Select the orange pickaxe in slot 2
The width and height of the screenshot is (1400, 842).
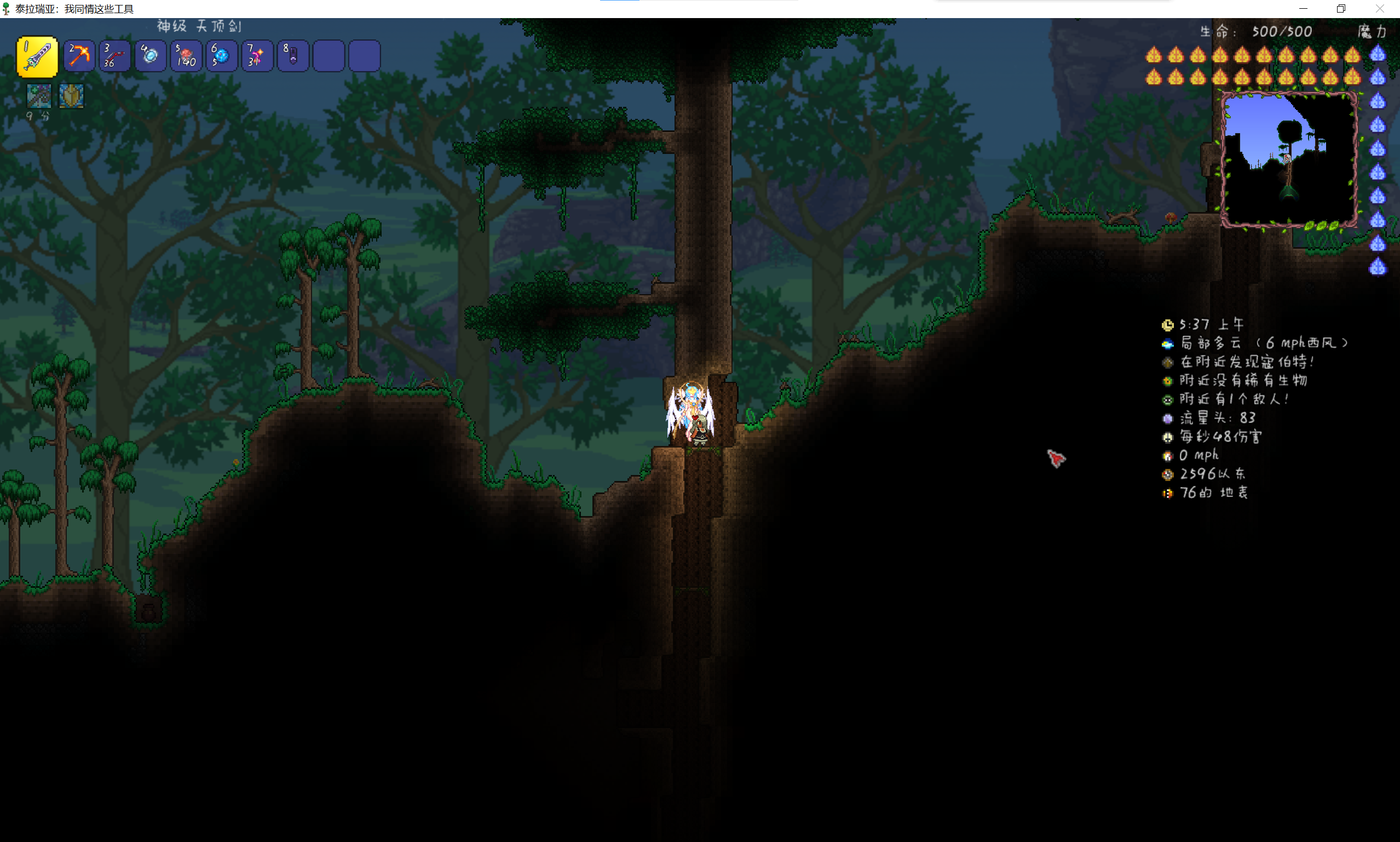[79, 56]
